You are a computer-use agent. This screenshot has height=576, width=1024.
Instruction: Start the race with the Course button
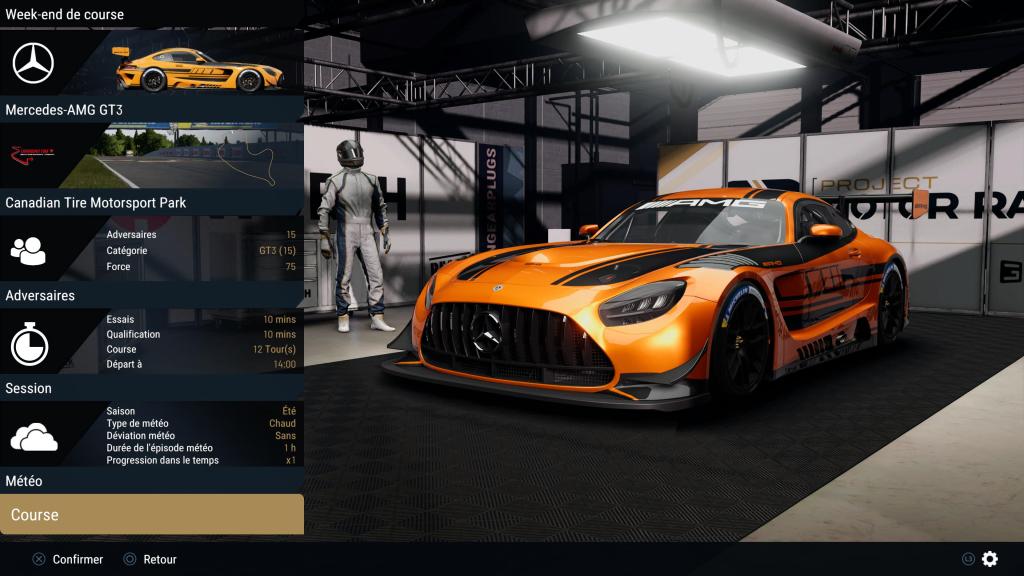click(152, 515)
